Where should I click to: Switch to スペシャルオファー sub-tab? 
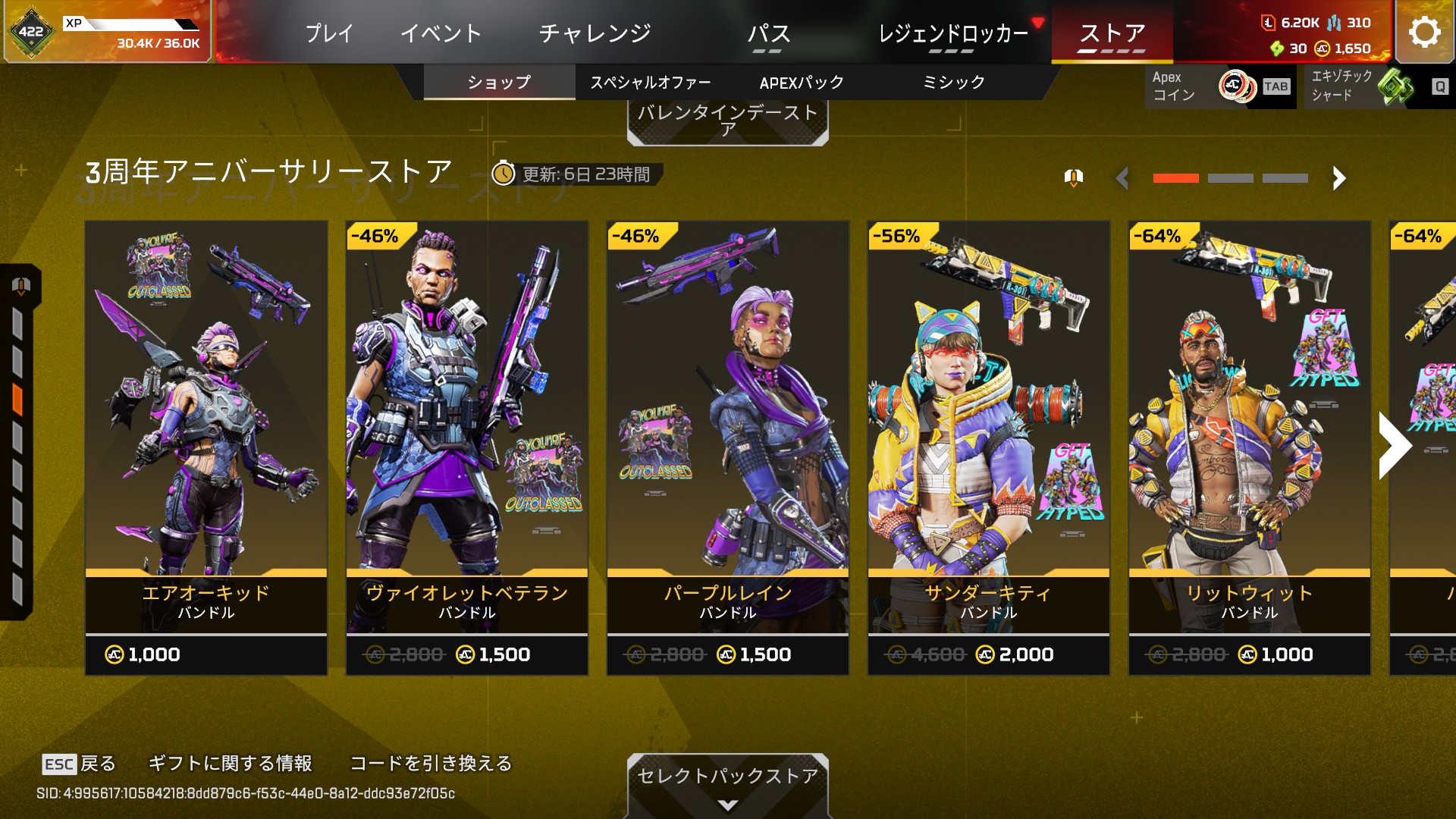tap(651, 82)
